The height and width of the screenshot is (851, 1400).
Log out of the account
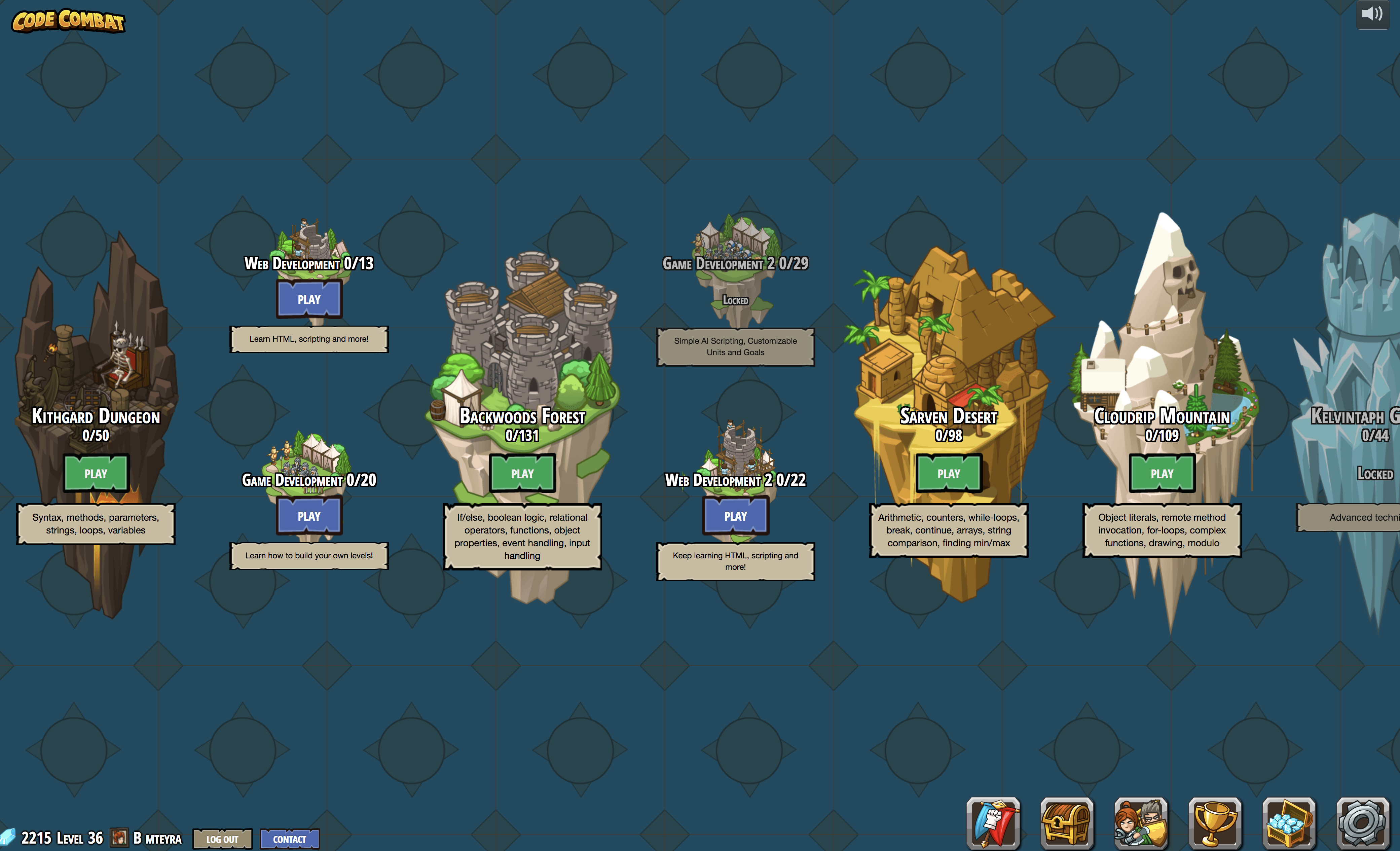pos(222,839)
